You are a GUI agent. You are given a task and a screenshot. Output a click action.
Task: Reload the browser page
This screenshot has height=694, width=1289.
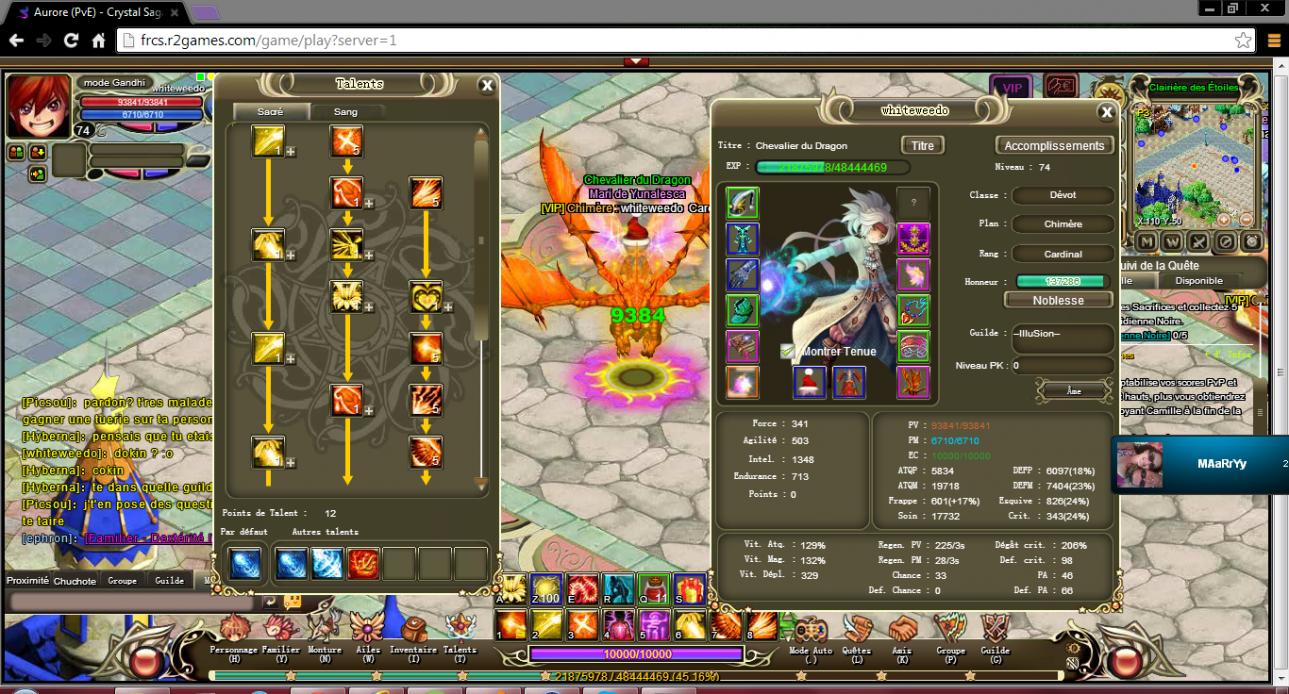(x=71, y=41)
